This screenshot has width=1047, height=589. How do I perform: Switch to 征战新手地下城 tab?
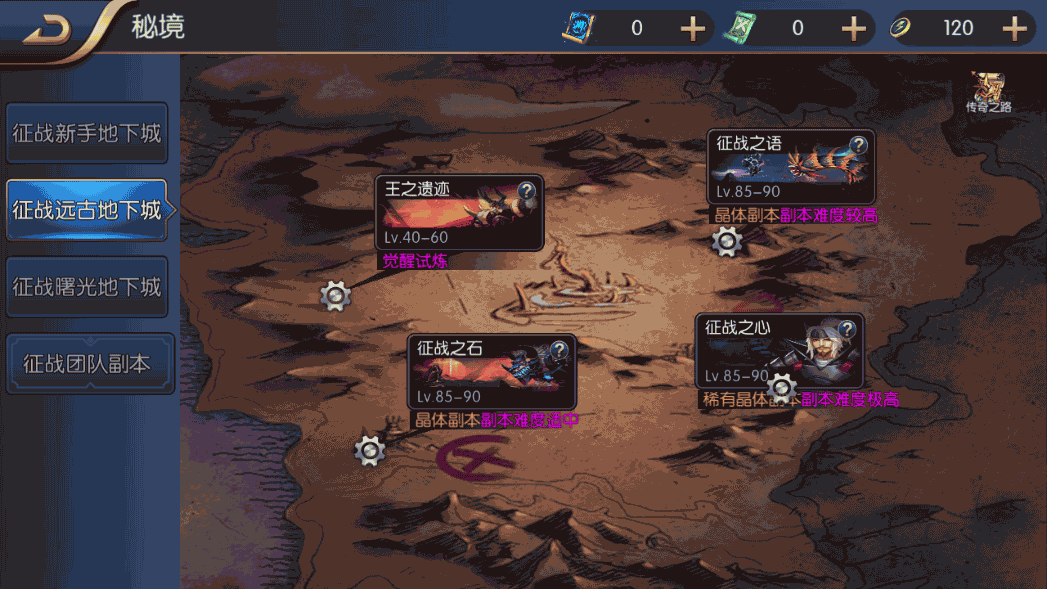[87, 133]
